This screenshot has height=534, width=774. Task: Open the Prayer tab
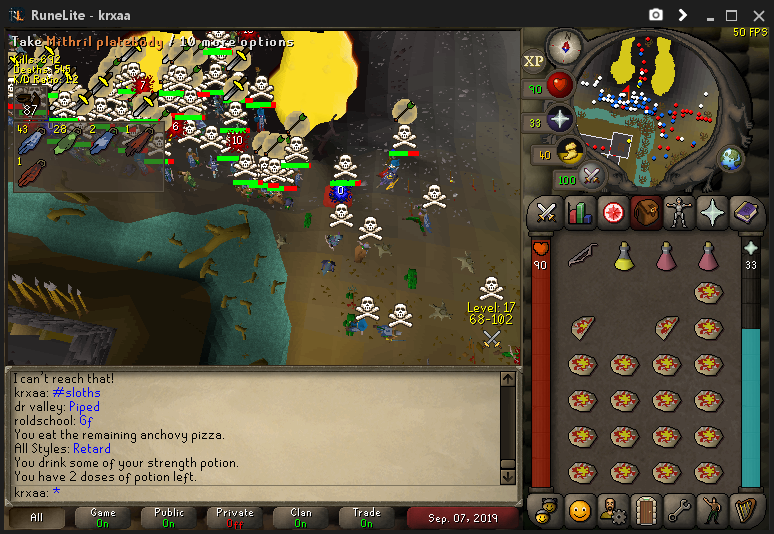coord(712,212)
